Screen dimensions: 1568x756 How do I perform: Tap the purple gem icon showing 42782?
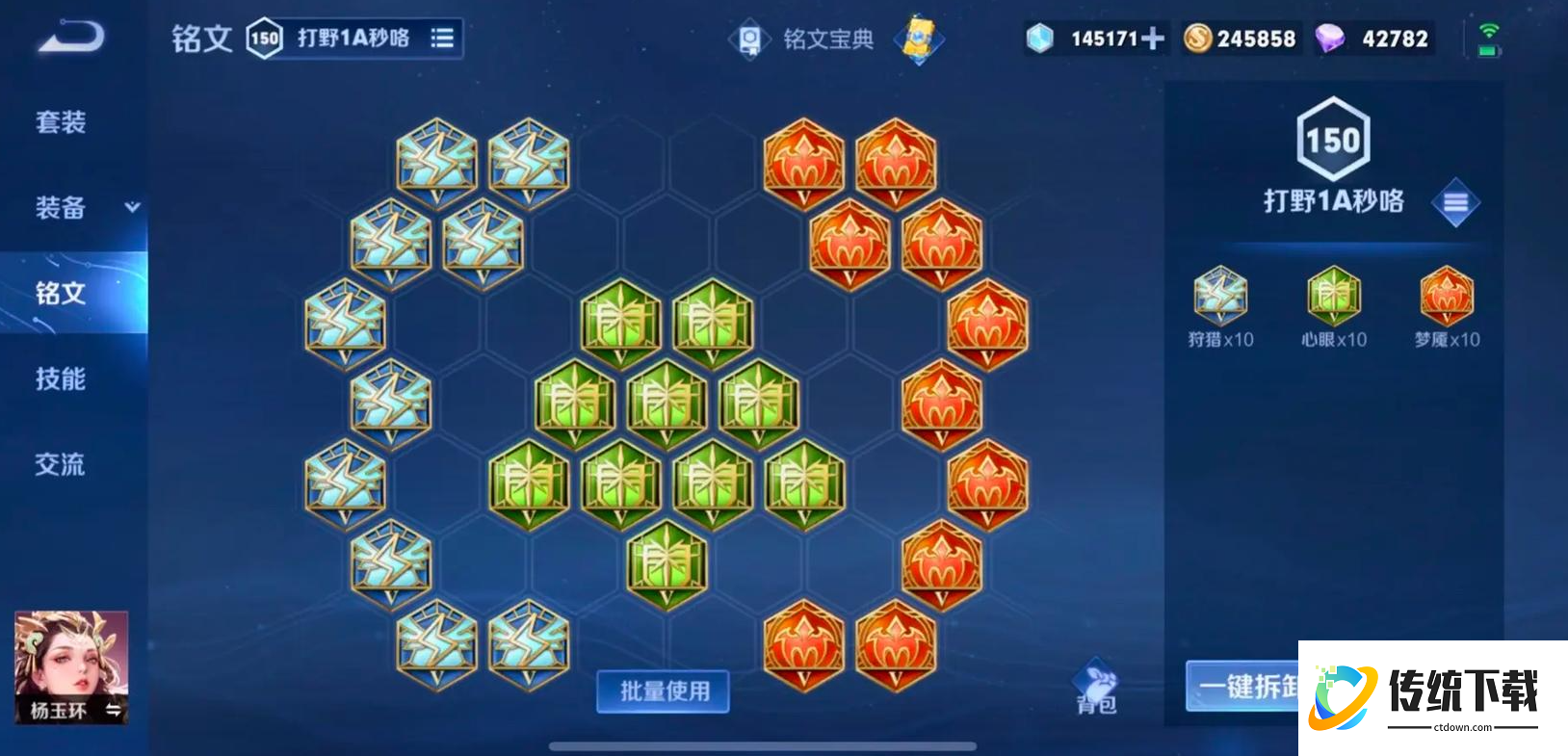pos(1331,39)
